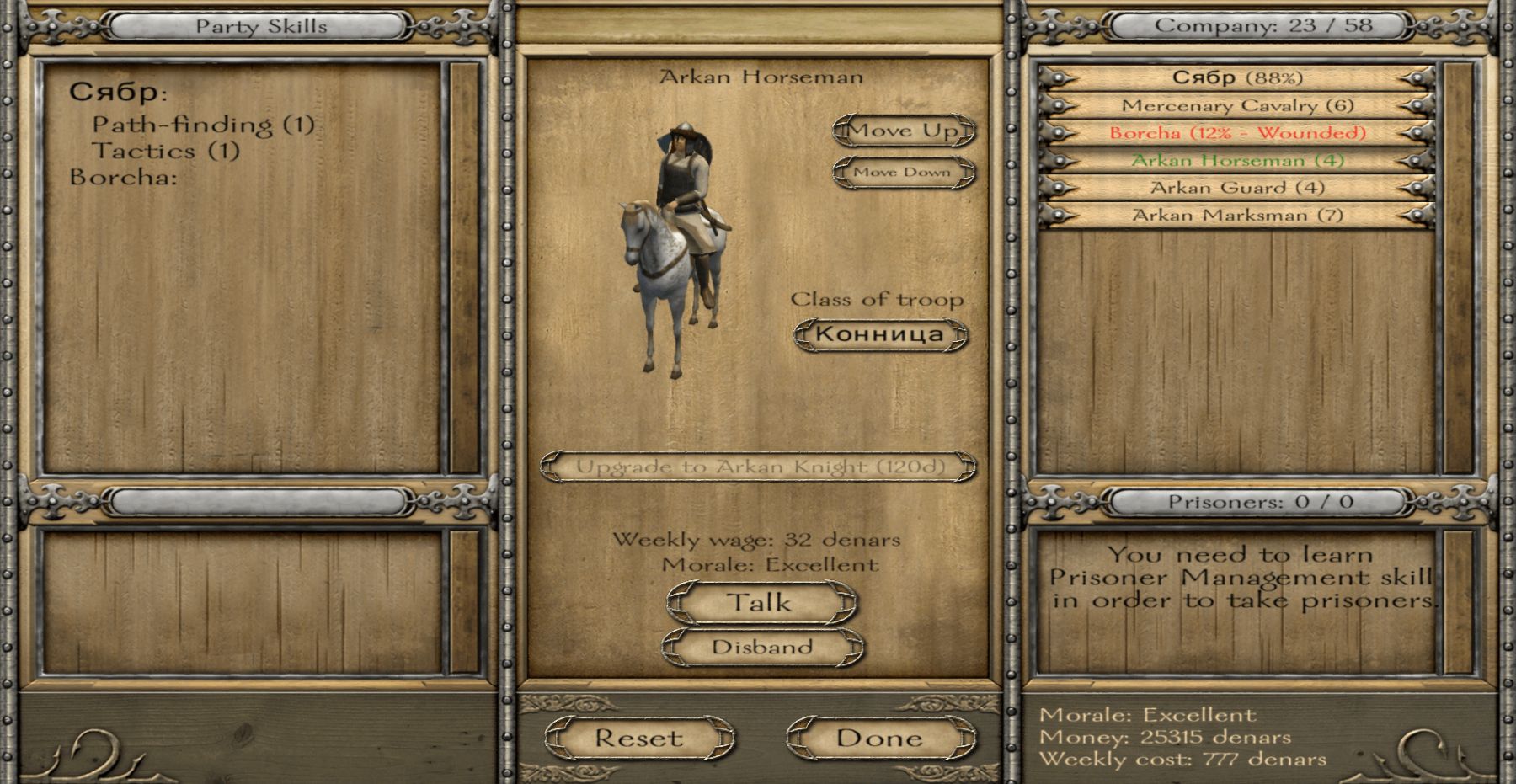Change the troop class Конница button

coord(880,334)
